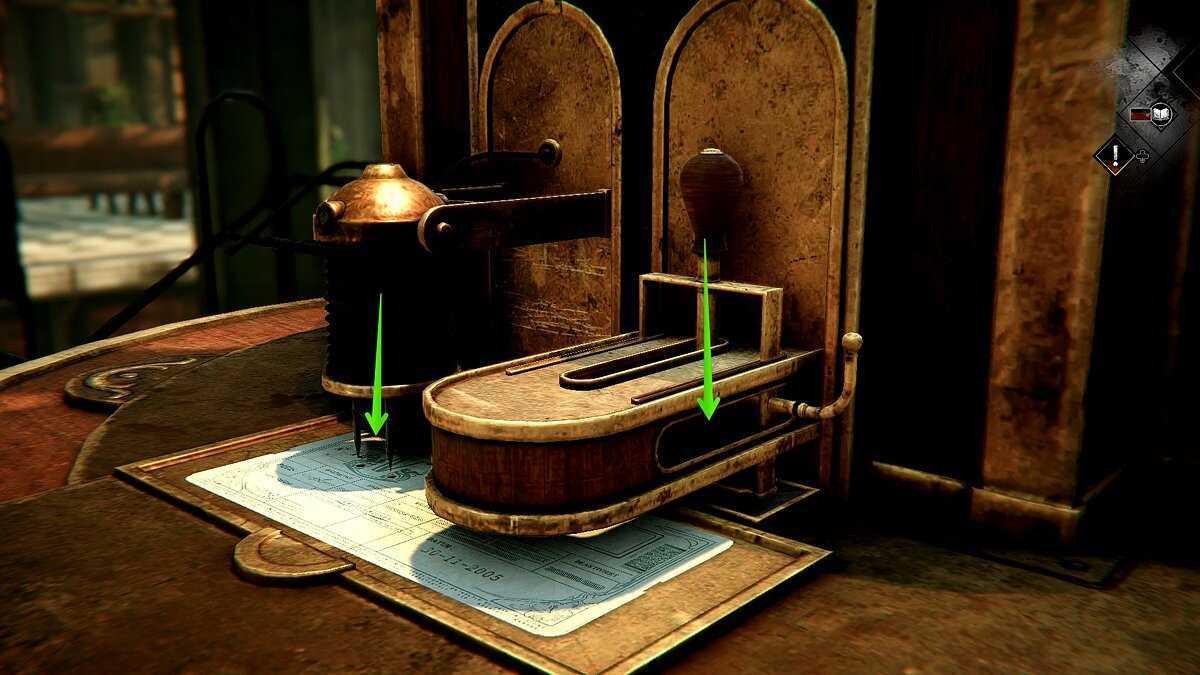Open the journal book icon
1200x675 pixels.
[1160, 112]
